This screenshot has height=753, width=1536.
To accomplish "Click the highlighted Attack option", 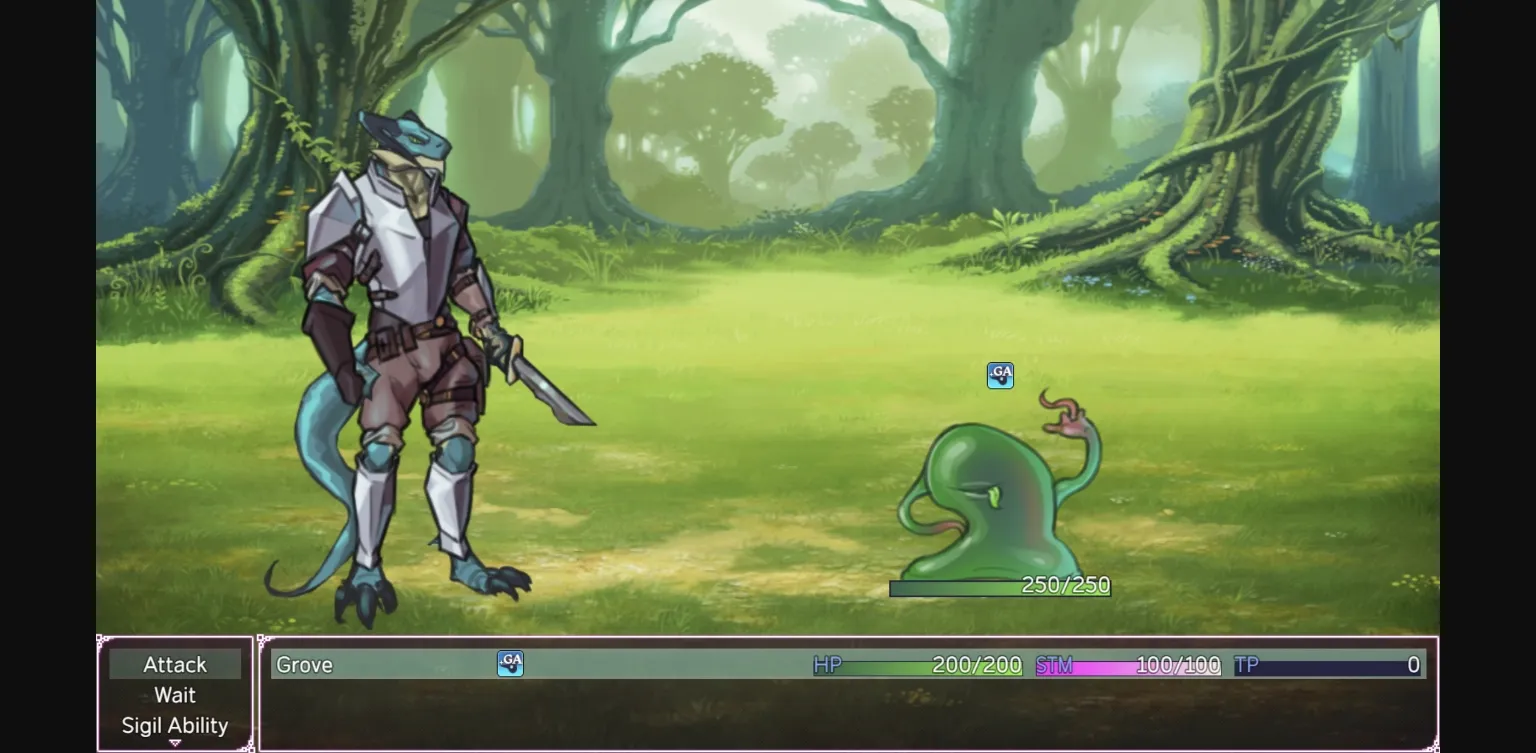I will click(175, 664).
